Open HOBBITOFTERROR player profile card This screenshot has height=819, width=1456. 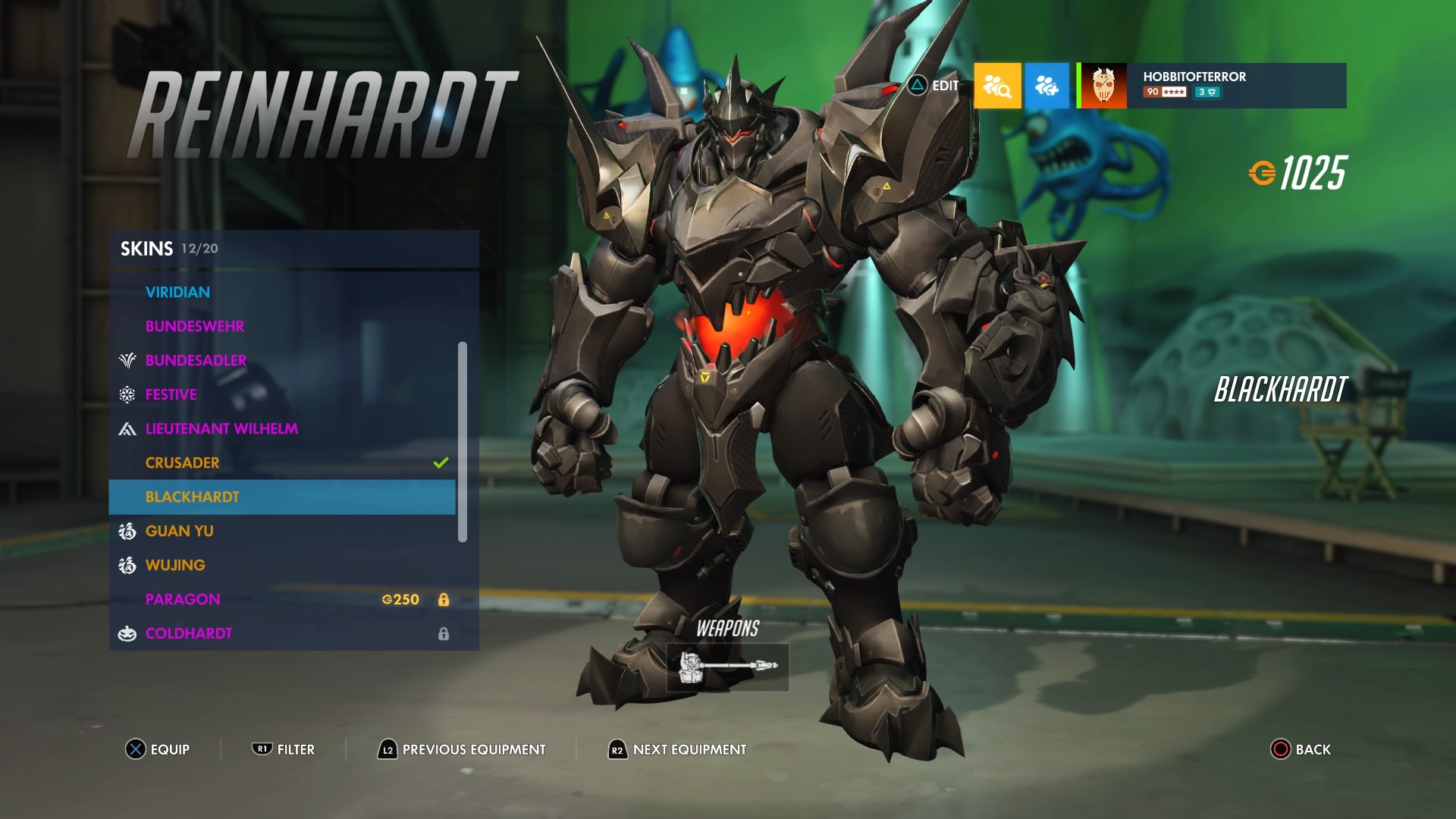coord(1213,86)
